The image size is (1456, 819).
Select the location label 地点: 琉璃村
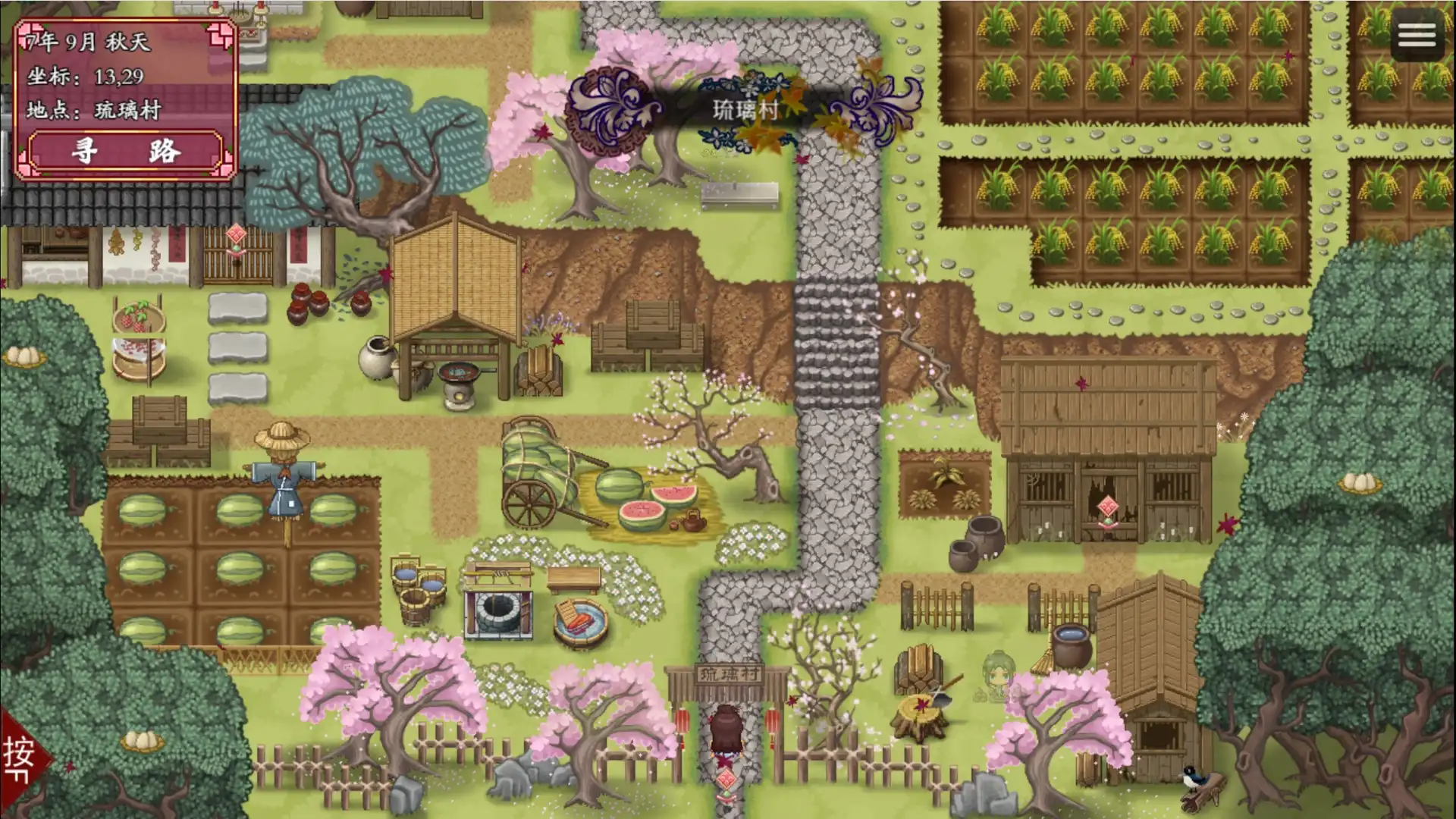[x=93, y=108]
